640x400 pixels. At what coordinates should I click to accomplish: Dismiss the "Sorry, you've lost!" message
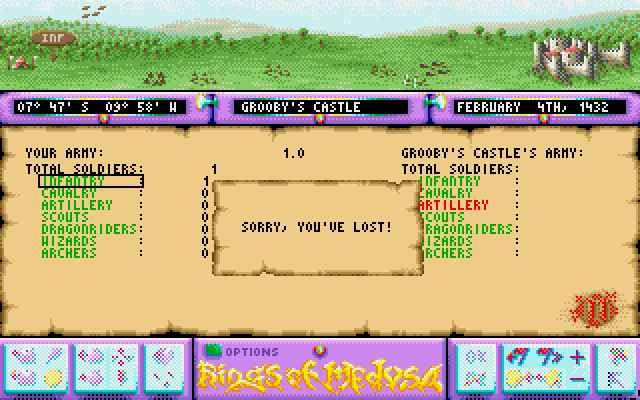click(x=317, y=227)
